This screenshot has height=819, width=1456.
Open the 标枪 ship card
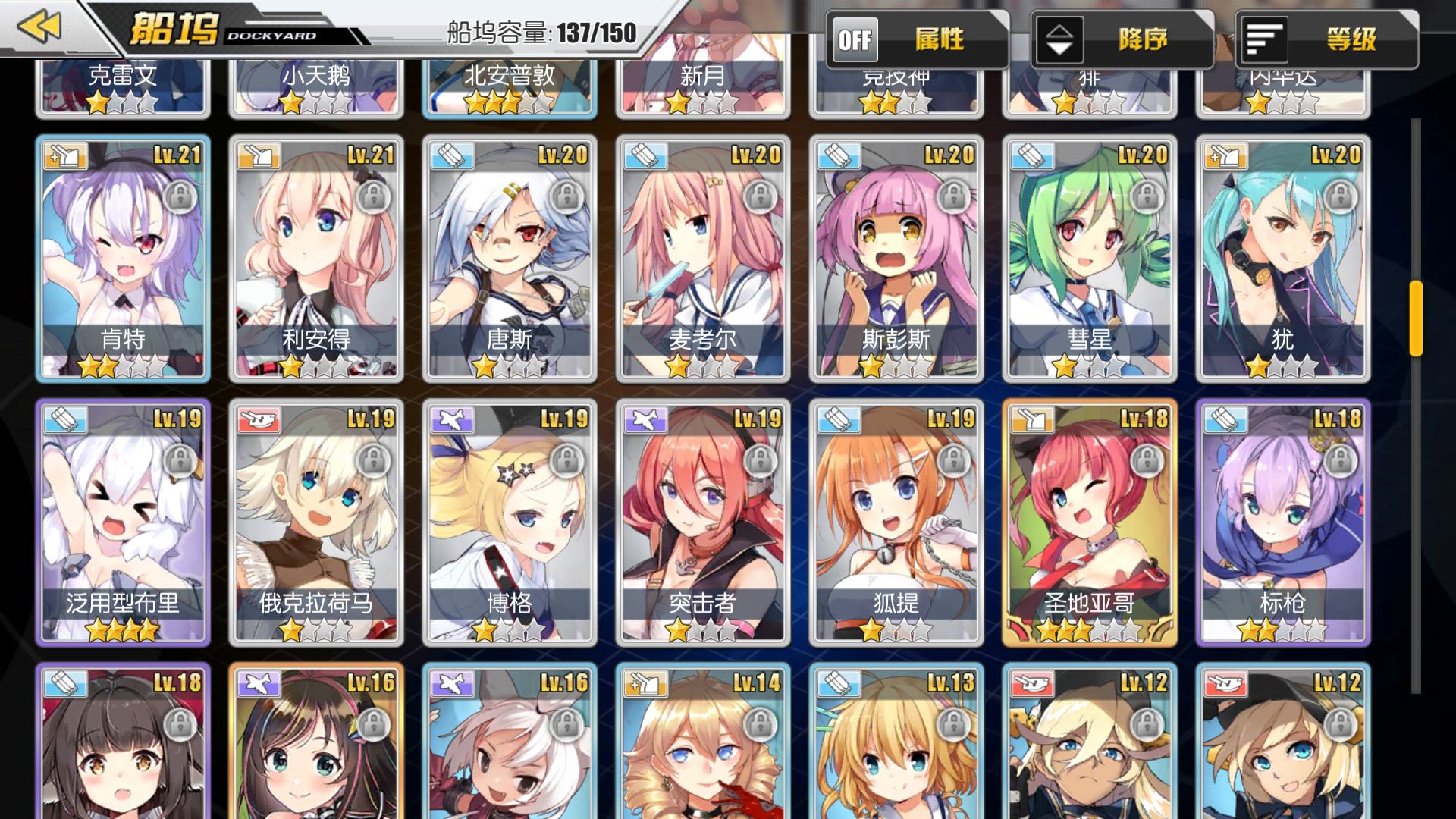(x=1283, y=522)
